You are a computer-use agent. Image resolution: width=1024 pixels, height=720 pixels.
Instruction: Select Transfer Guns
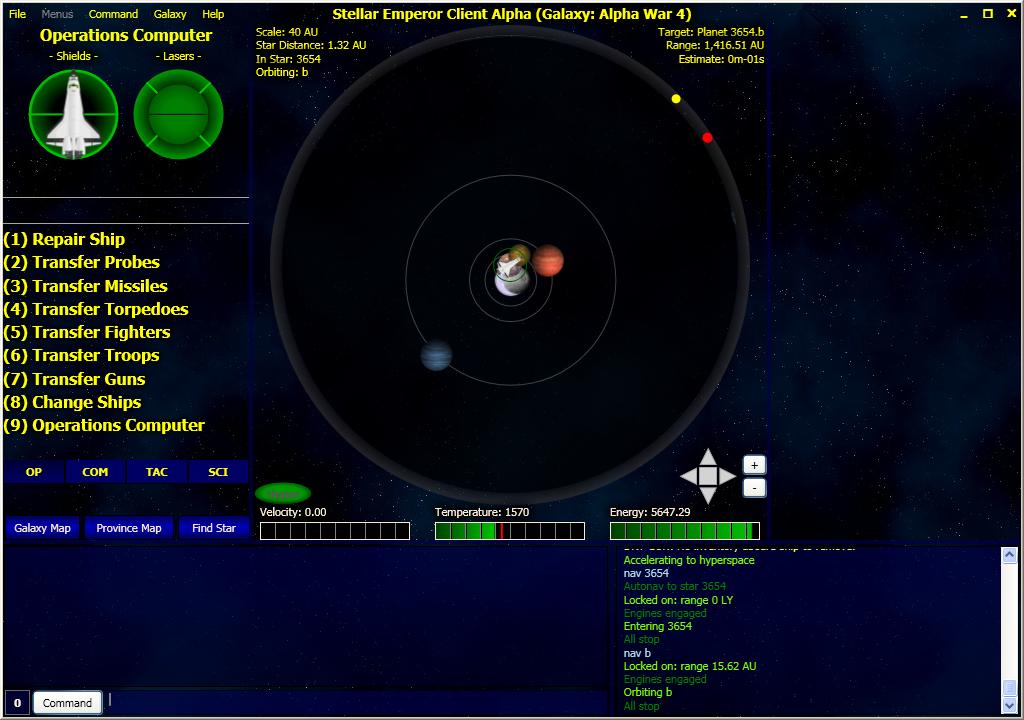(75, 379)
